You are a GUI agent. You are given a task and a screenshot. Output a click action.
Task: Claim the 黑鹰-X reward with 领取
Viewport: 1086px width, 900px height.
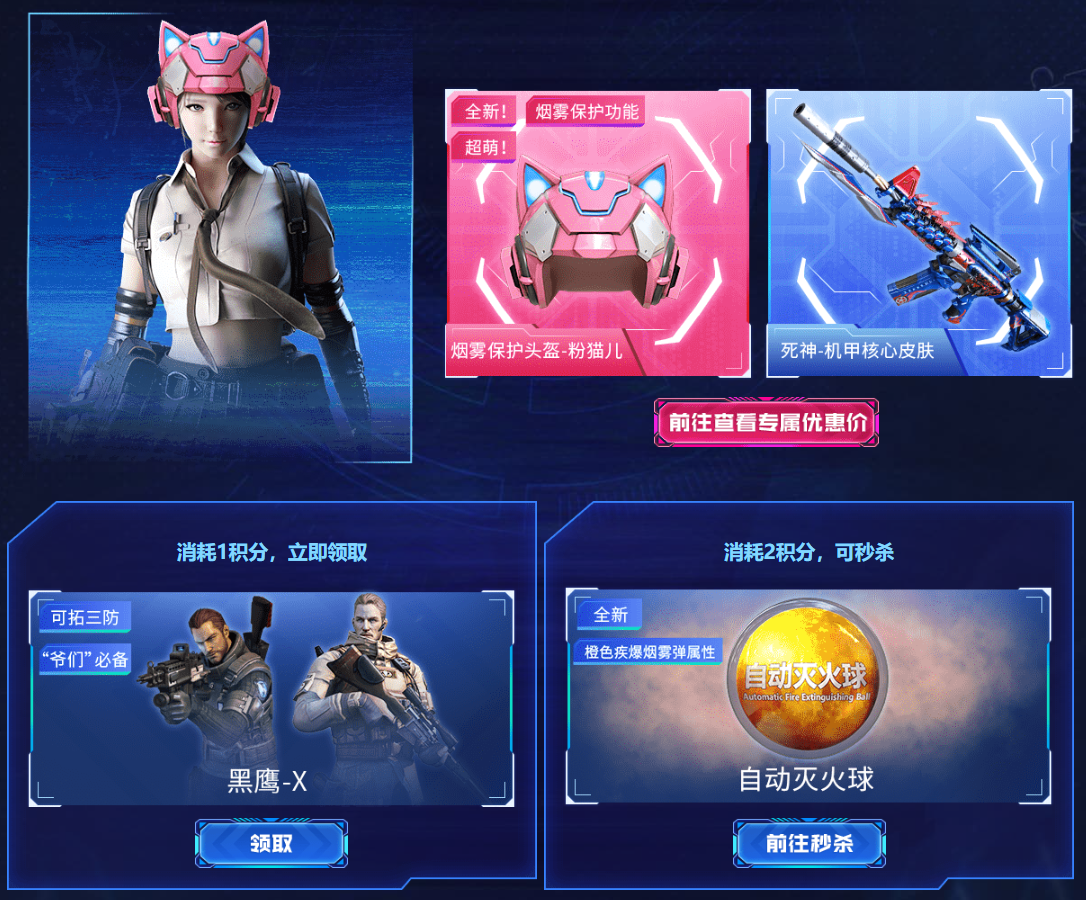click(x=271, y=844)
